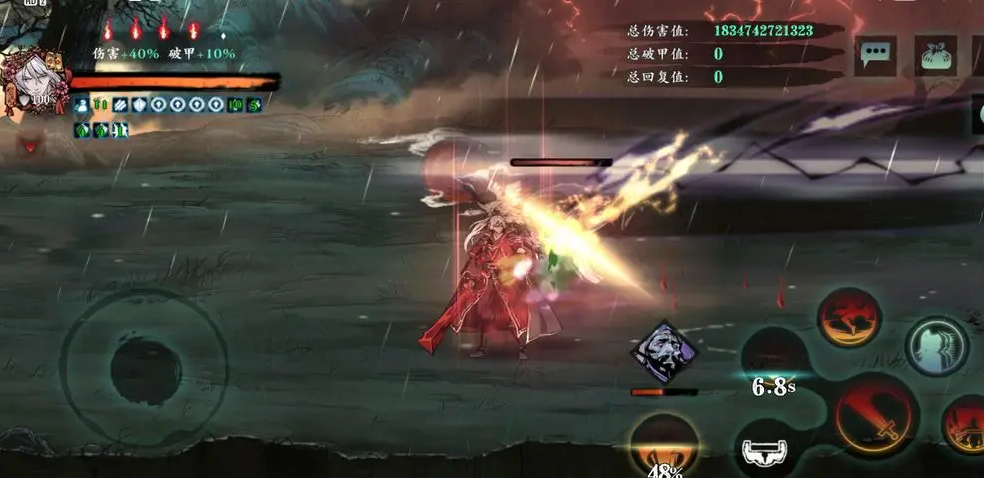Open the chat speech bubble button
Screen dimensions: 984x478
pos(875,54)
